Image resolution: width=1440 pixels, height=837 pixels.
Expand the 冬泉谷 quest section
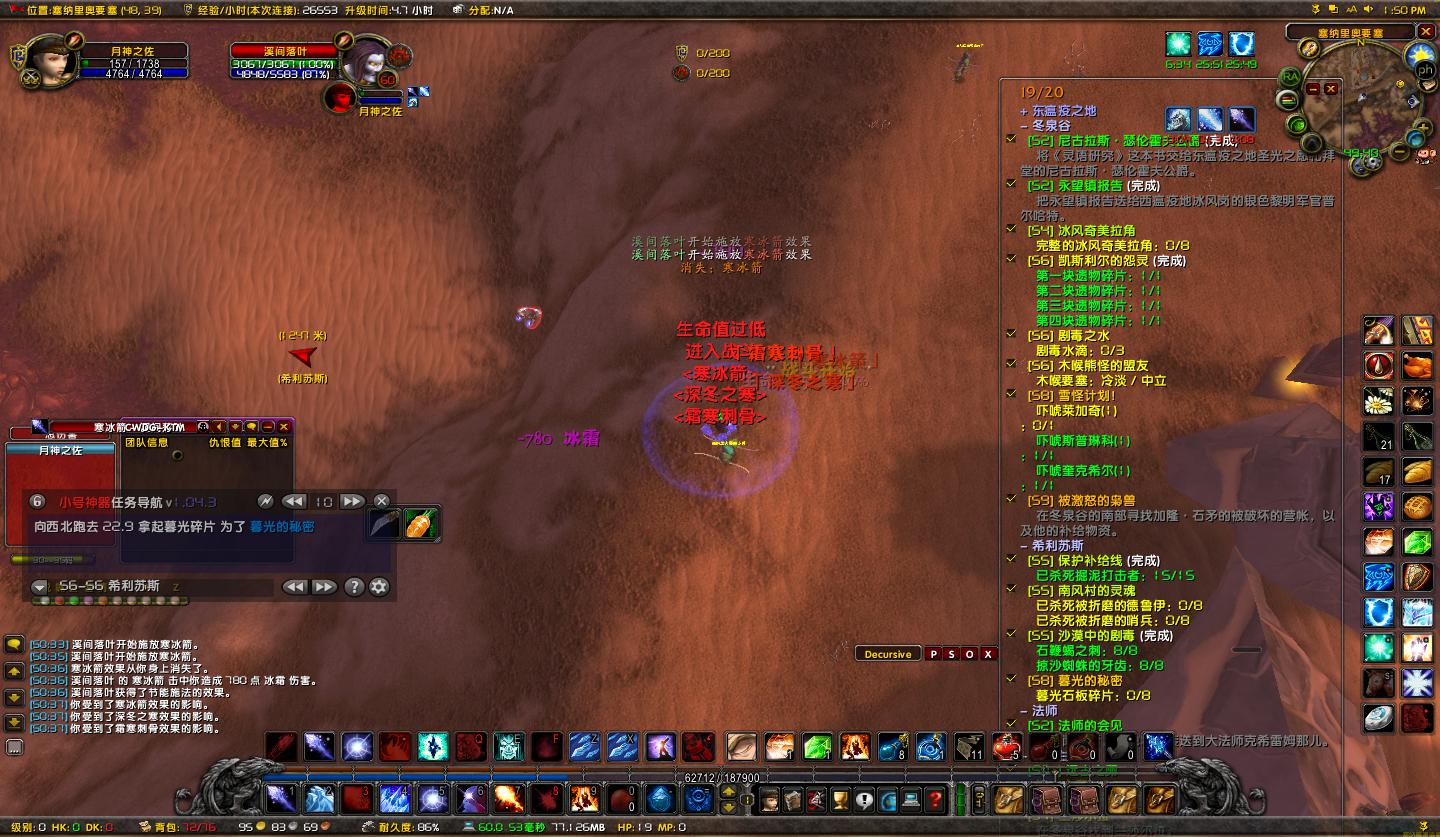pyautogui.click(x=1022, y=128)
